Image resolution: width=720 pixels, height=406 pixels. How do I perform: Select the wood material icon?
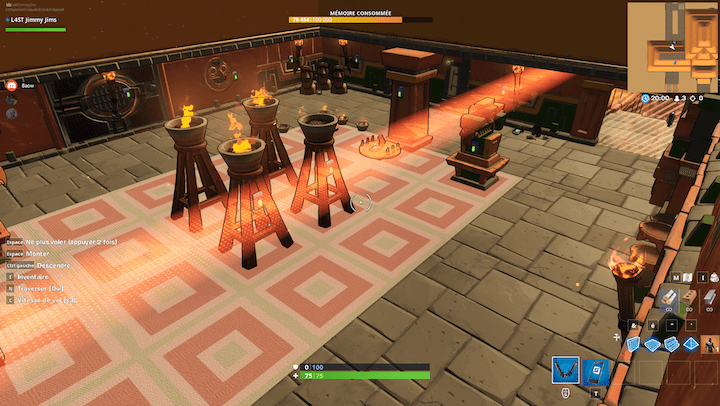[x=669, y=296]
